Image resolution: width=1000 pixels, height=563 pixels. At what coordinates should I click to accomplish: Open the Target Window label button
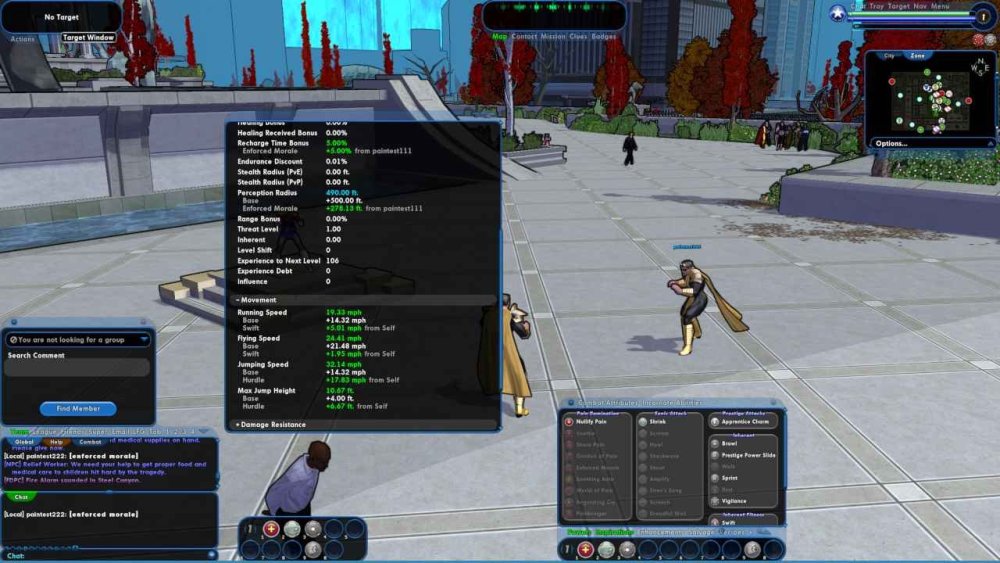[x=88, y=38]
